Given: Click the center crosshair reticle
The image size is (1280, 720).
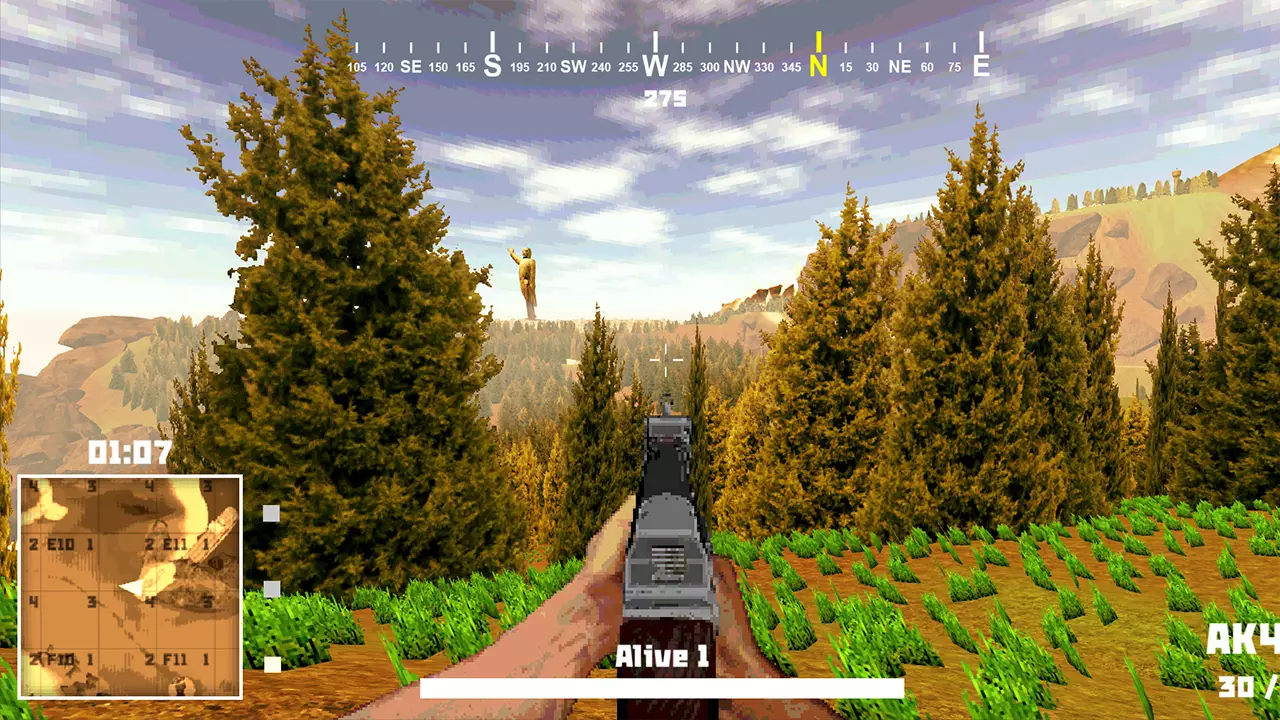Looking at the screenshot, I should point(664,362).
